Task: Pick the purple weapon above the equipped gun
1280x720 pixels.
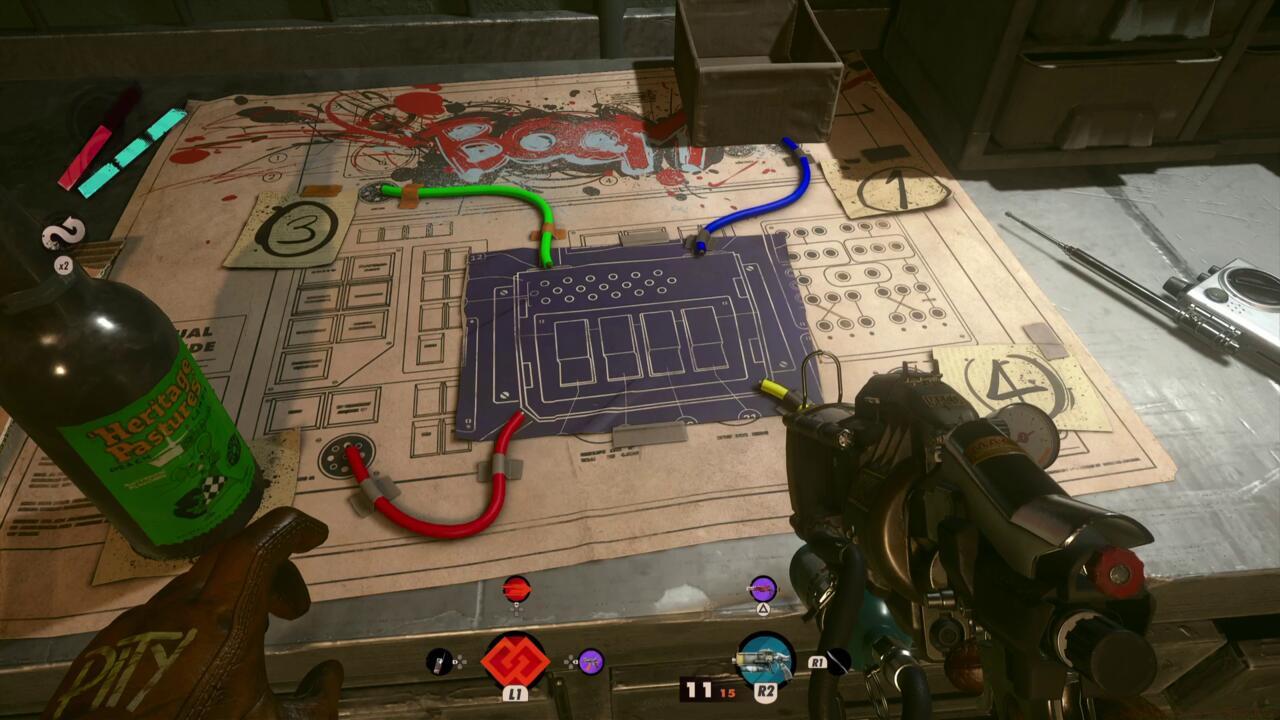Action: coord(763,588)
